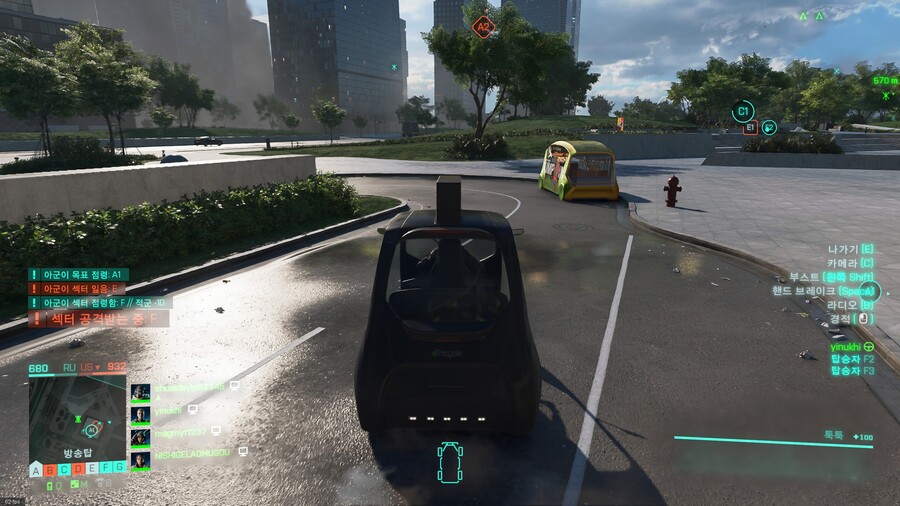Select squad member NISHIGELAOMUGOU's portrait
The height and width of the screenshot is (506, 900).
141,459
